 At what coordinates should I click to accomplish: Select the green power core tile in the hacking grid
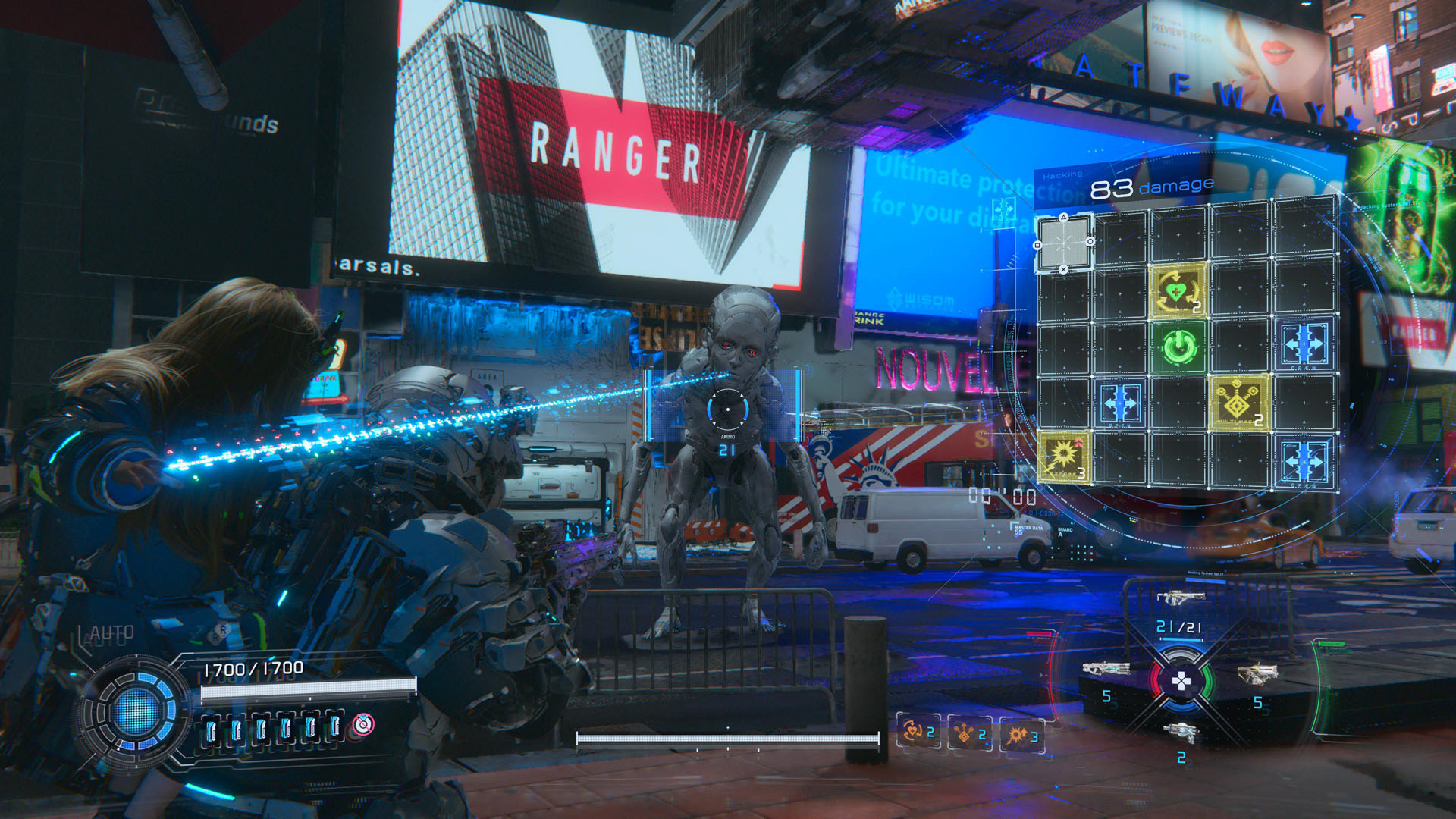tap(1178, 347)
